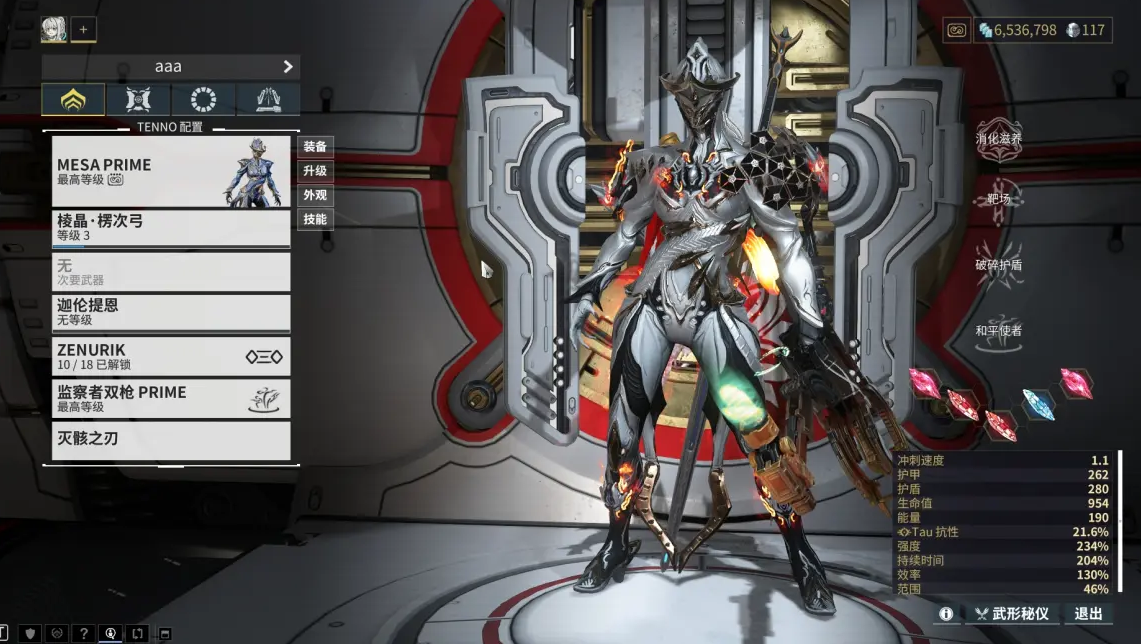Select the 灭骸之刃 weapon slot
This screenshot has height=644, width=1141.
[x=171, y=440]
